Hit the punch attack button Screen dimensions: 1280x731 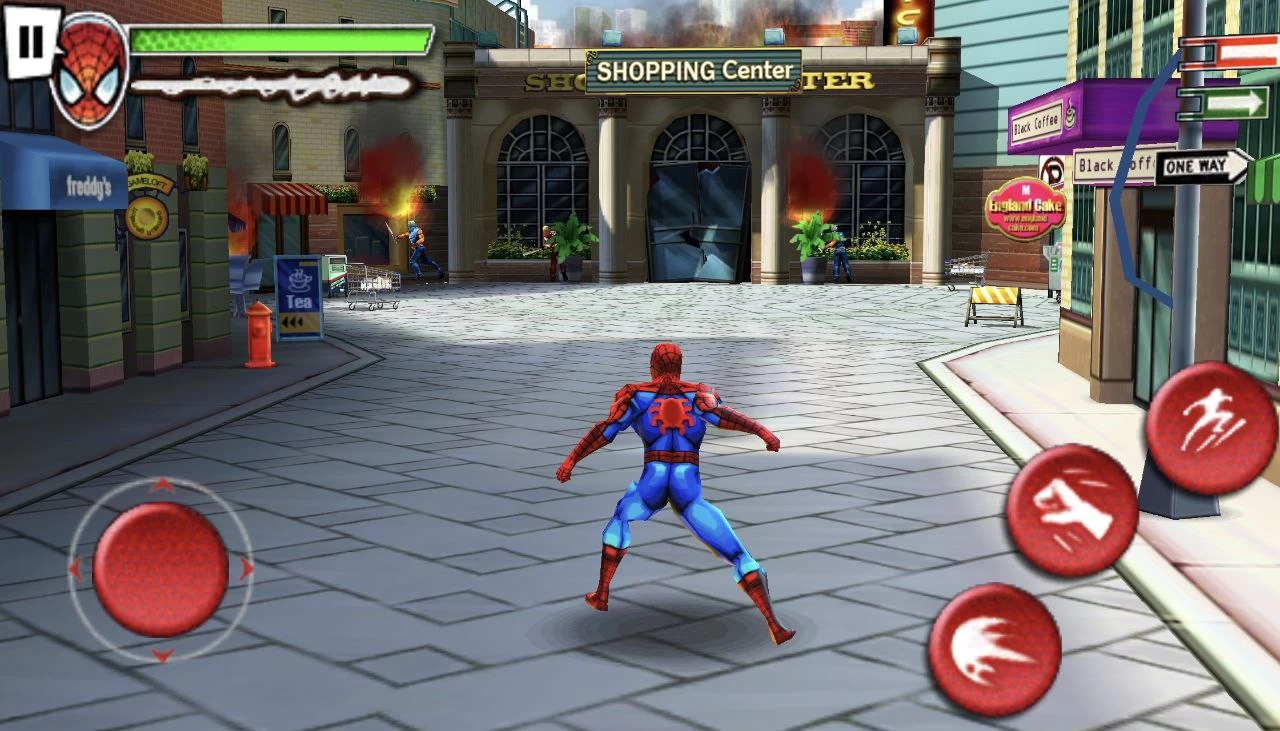click(x=1071, y=510)
